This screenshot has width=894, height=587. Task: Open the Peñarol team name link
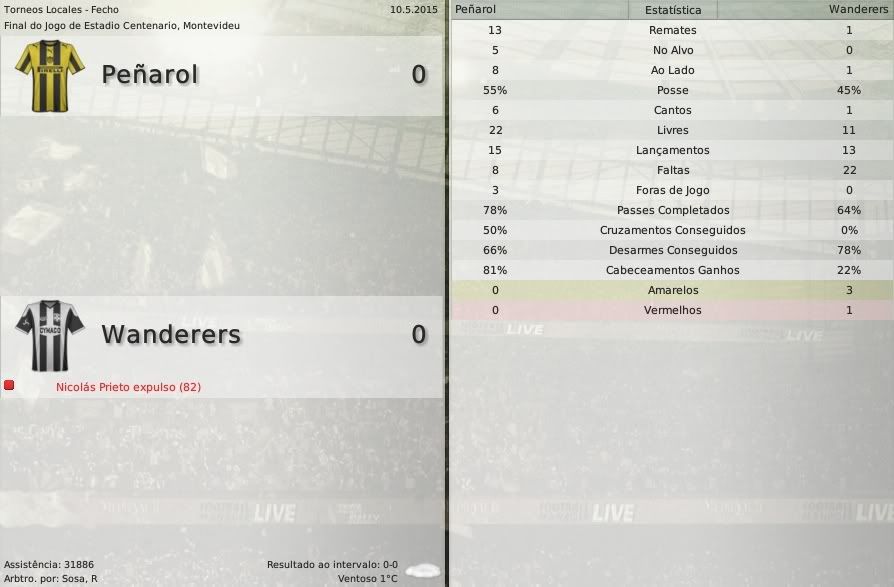point(150,74)
